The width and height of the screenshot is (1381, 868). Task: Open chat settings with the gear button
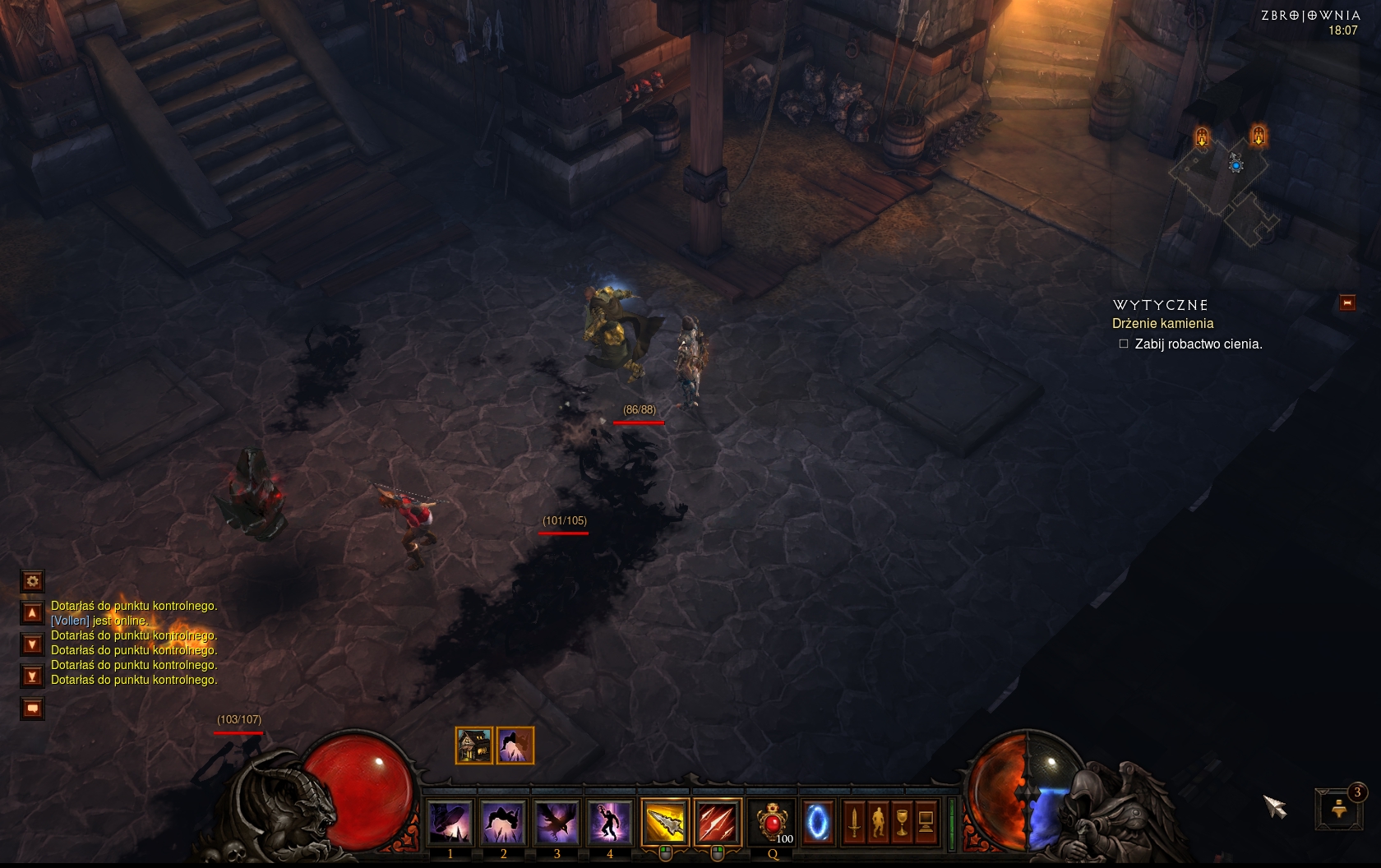click(x=33, y=581)
